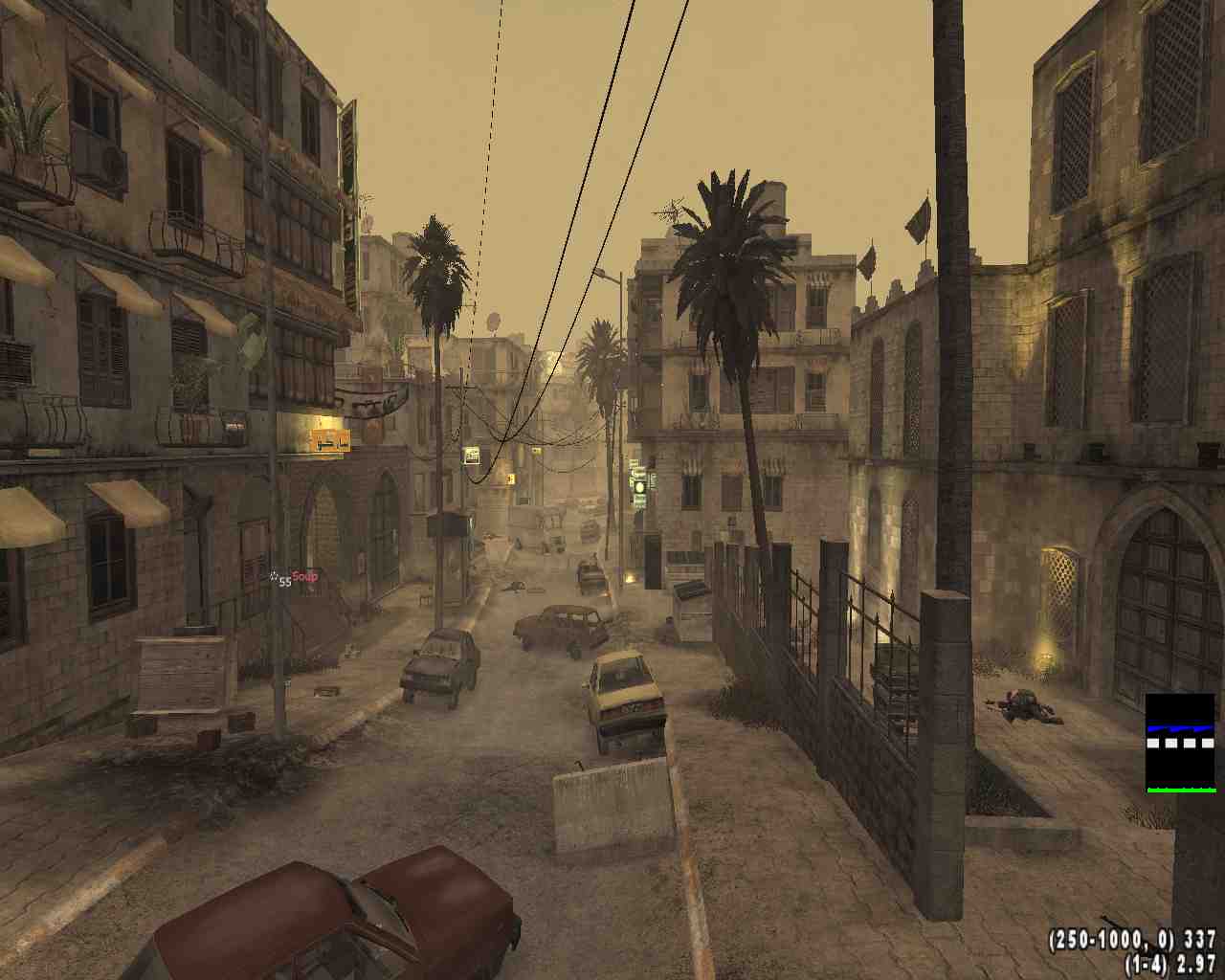
Task: Toggle the distance marker showing 55
Action: (x=282, y=580)
